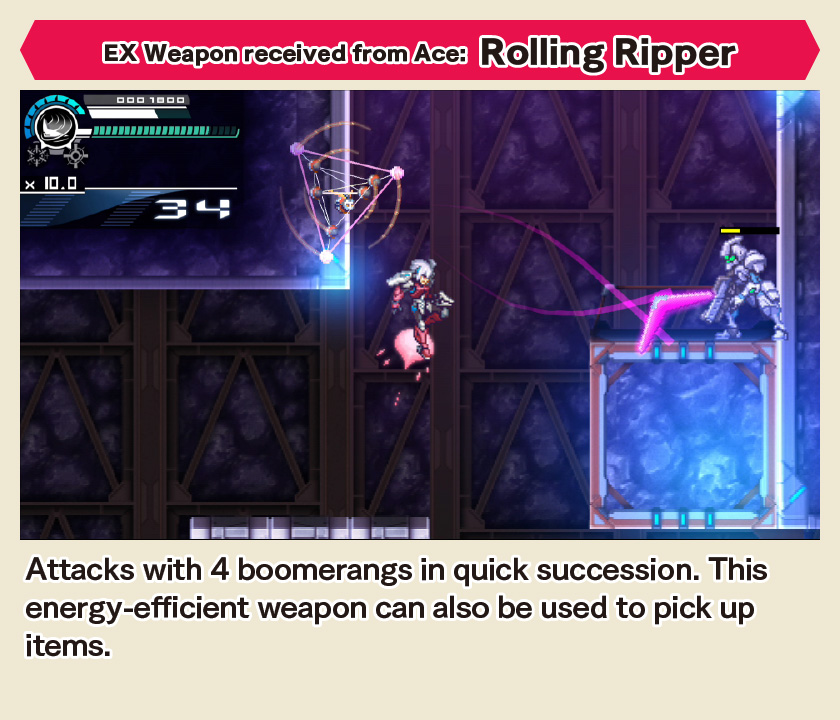The height and width of the screenshot is (720, 840).
Task: Click the crosshair-shaped skill icon
Action: (74, 156)
